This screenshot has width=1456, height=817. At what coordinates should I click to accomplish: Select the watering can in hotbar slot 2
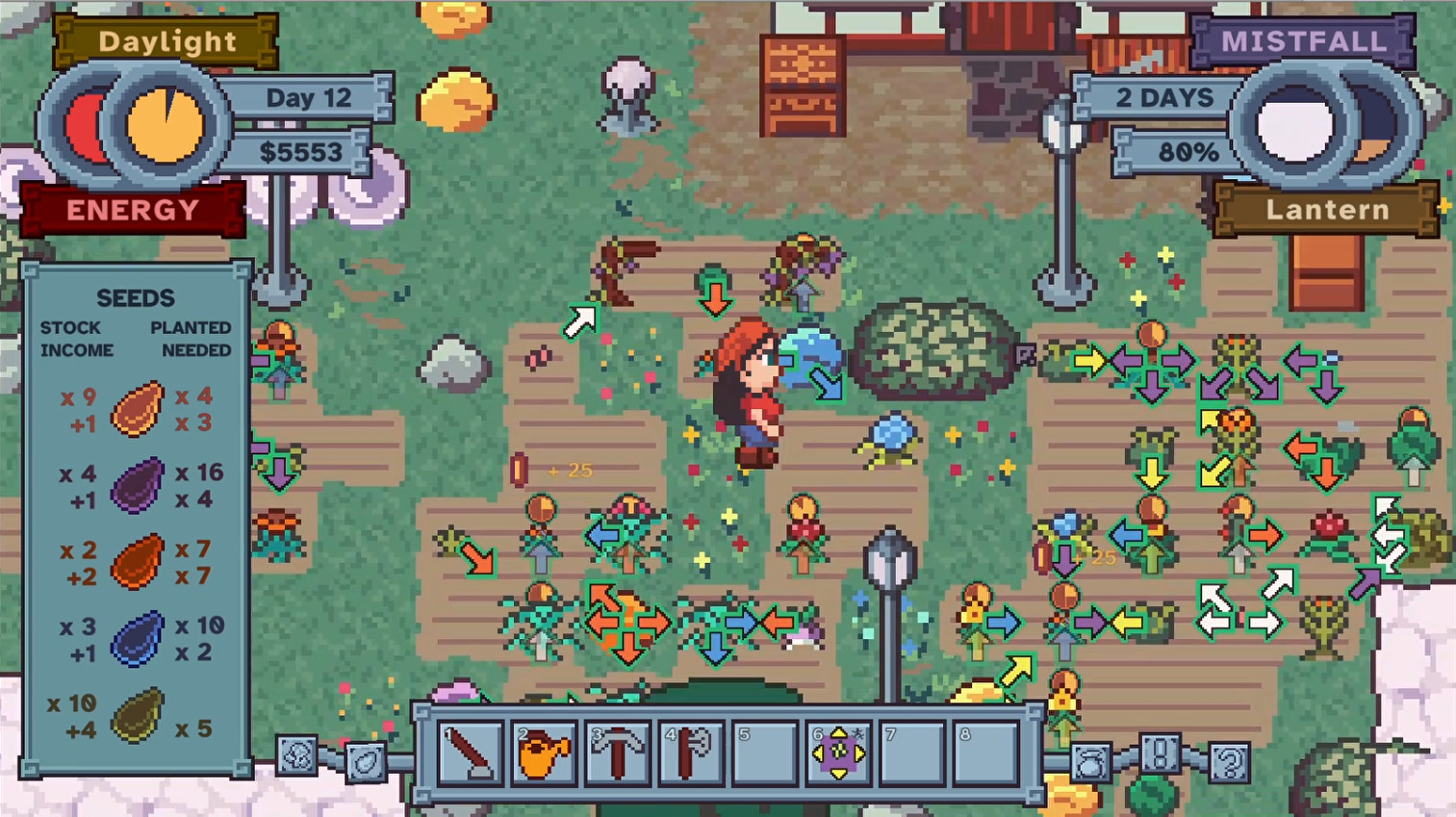coord(544,752)
